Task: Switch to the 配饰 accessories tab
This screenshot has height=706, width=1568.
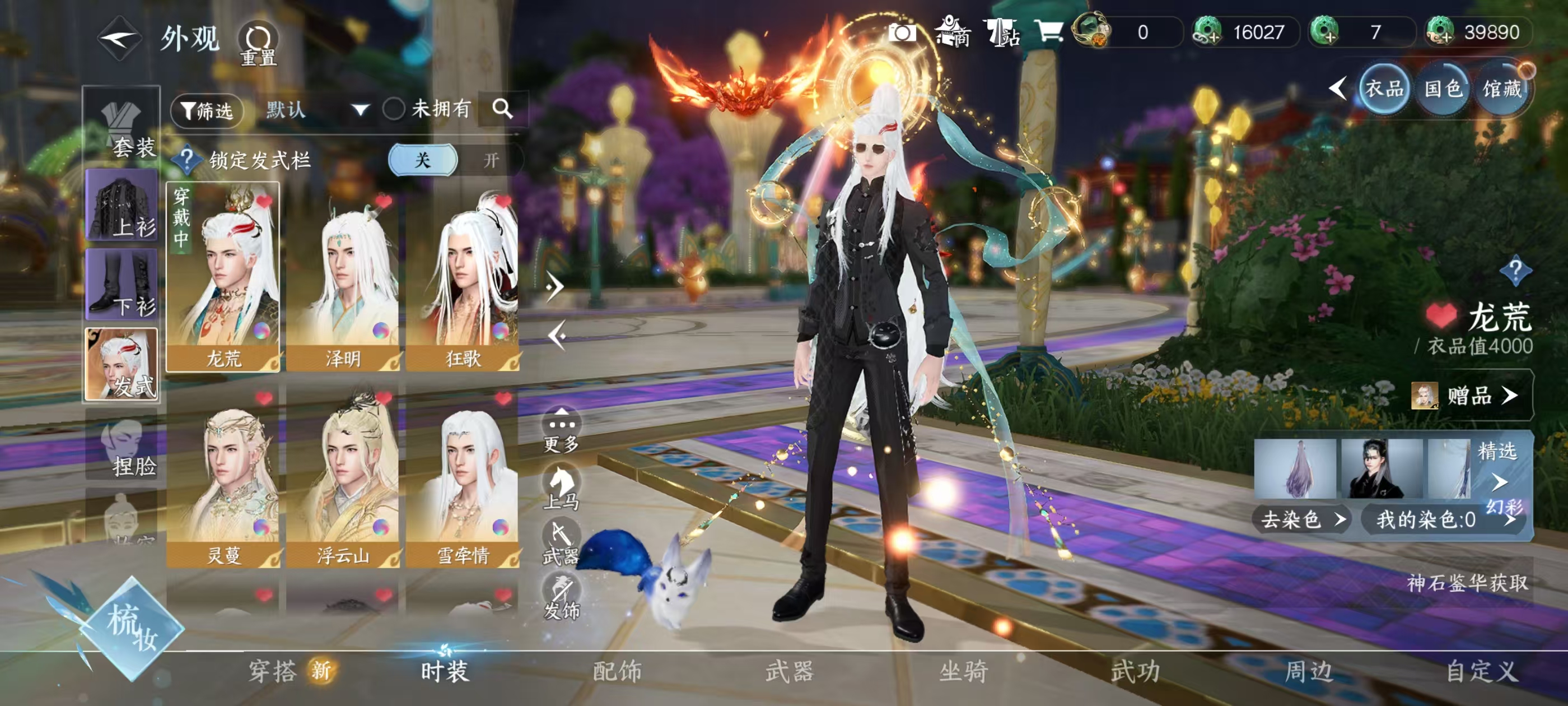Action: pyautogui.click(x=617, y=671)
